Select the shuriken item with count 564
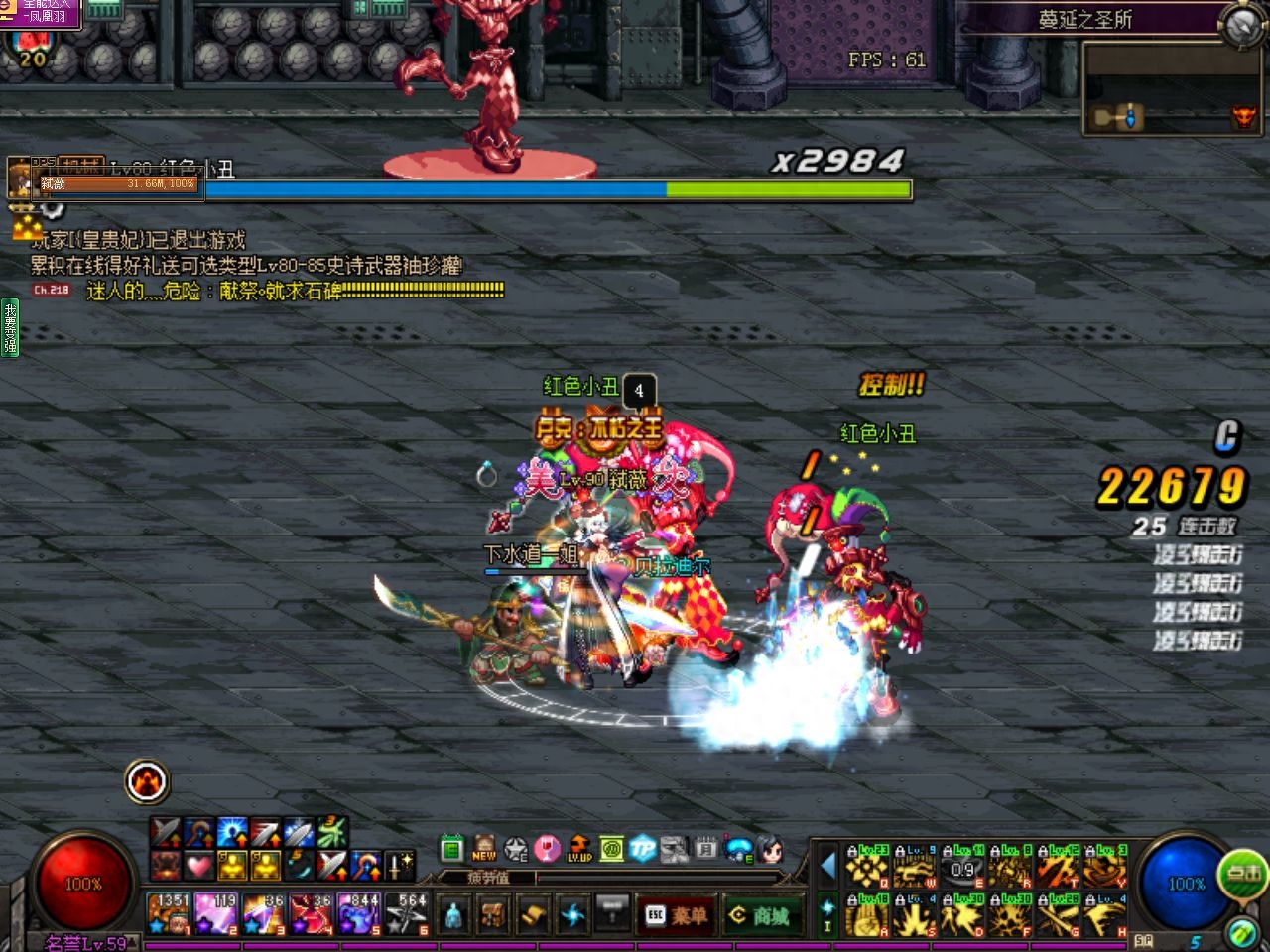Screen dimensions: 1270x952 pyautogui.click(x=407, y=913)
